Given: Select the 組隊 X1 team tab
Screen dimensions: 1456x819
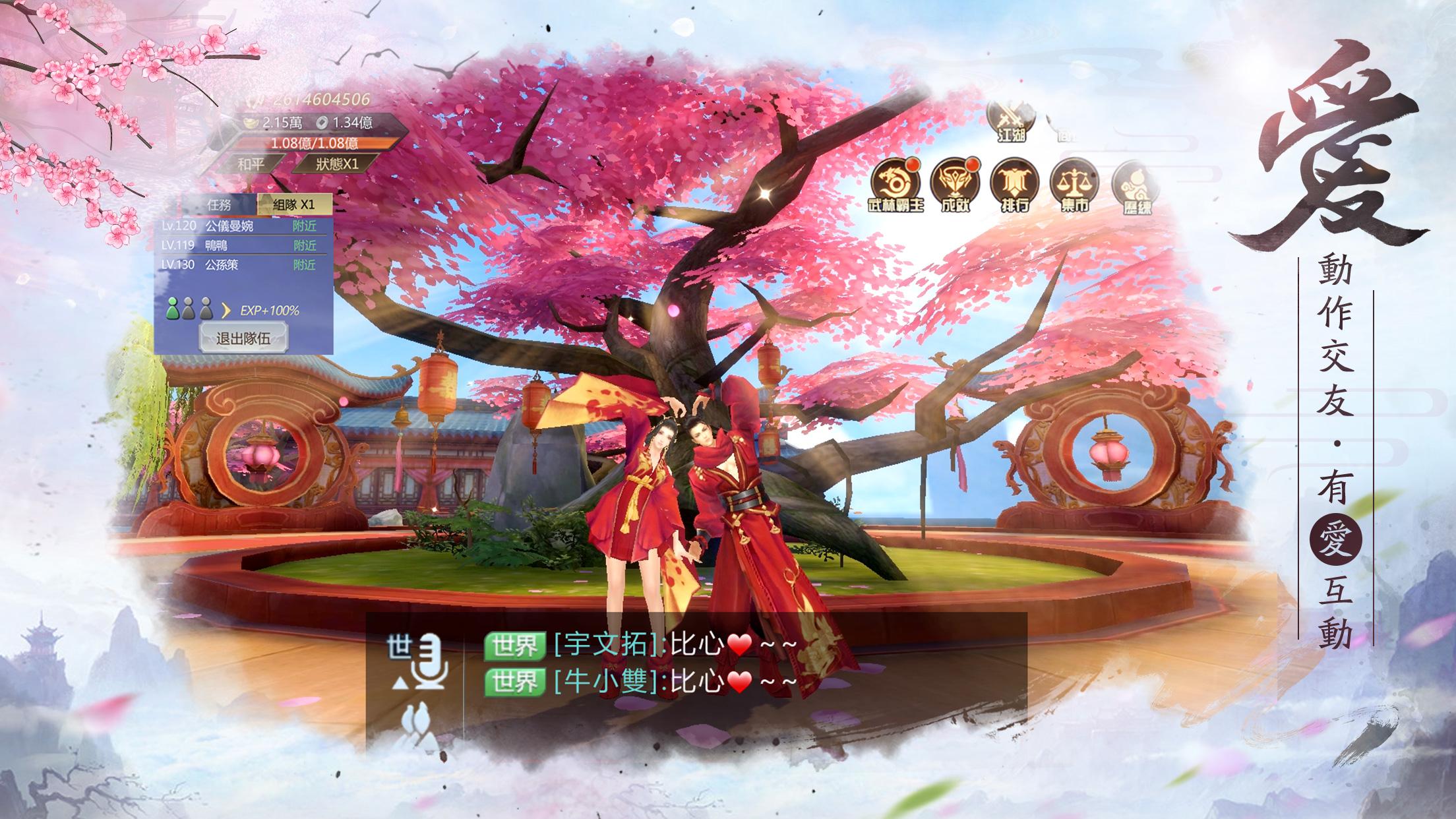Looking at the screenshot, I should 294,204.
